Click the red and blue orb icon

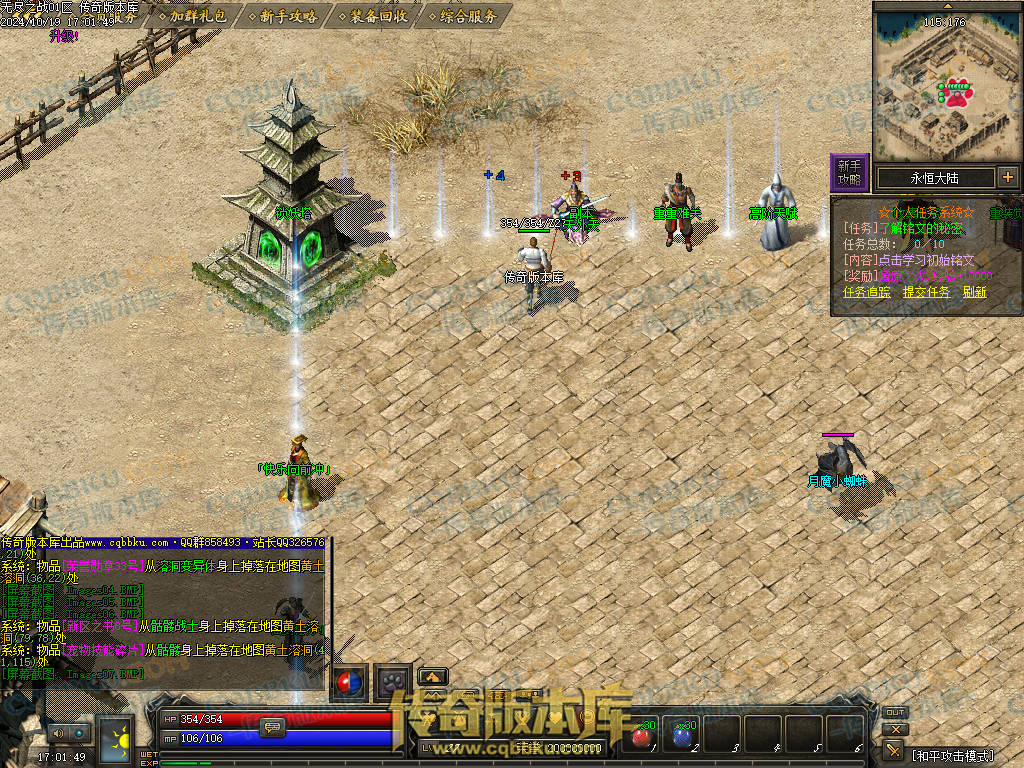349,682
